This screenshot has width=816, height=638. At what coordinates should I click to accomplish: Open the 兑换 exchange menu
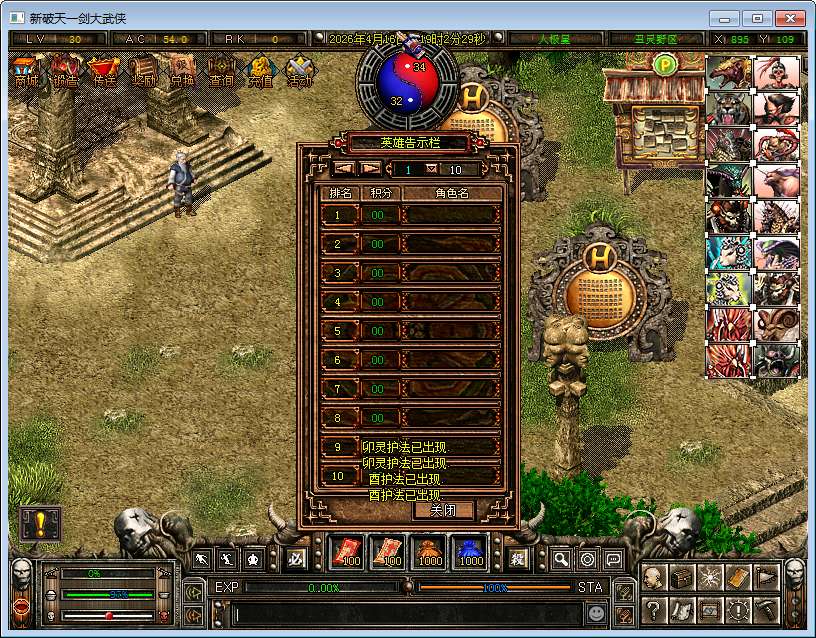tap(182, 72)
